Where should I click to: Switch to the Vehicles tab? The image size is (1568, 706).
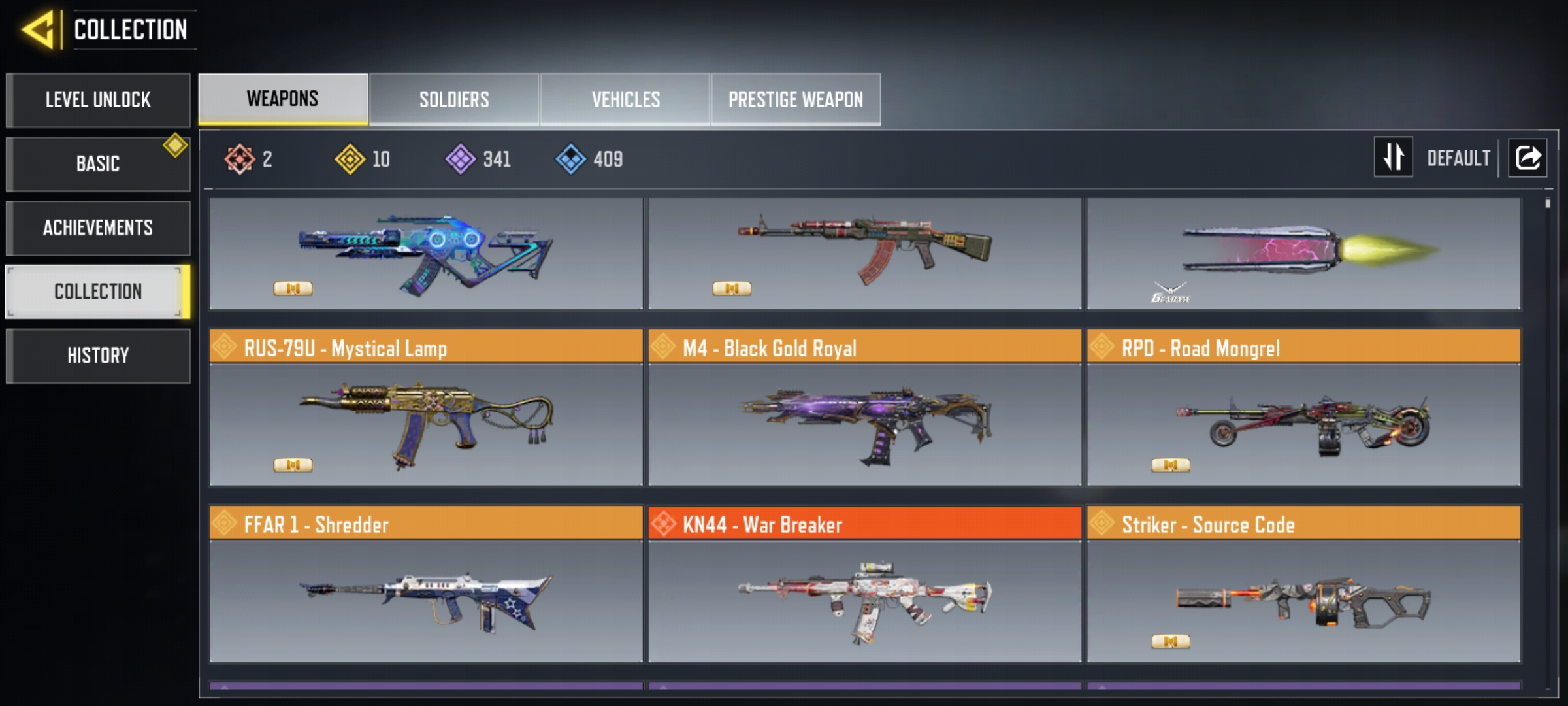[x=625, y=99]
